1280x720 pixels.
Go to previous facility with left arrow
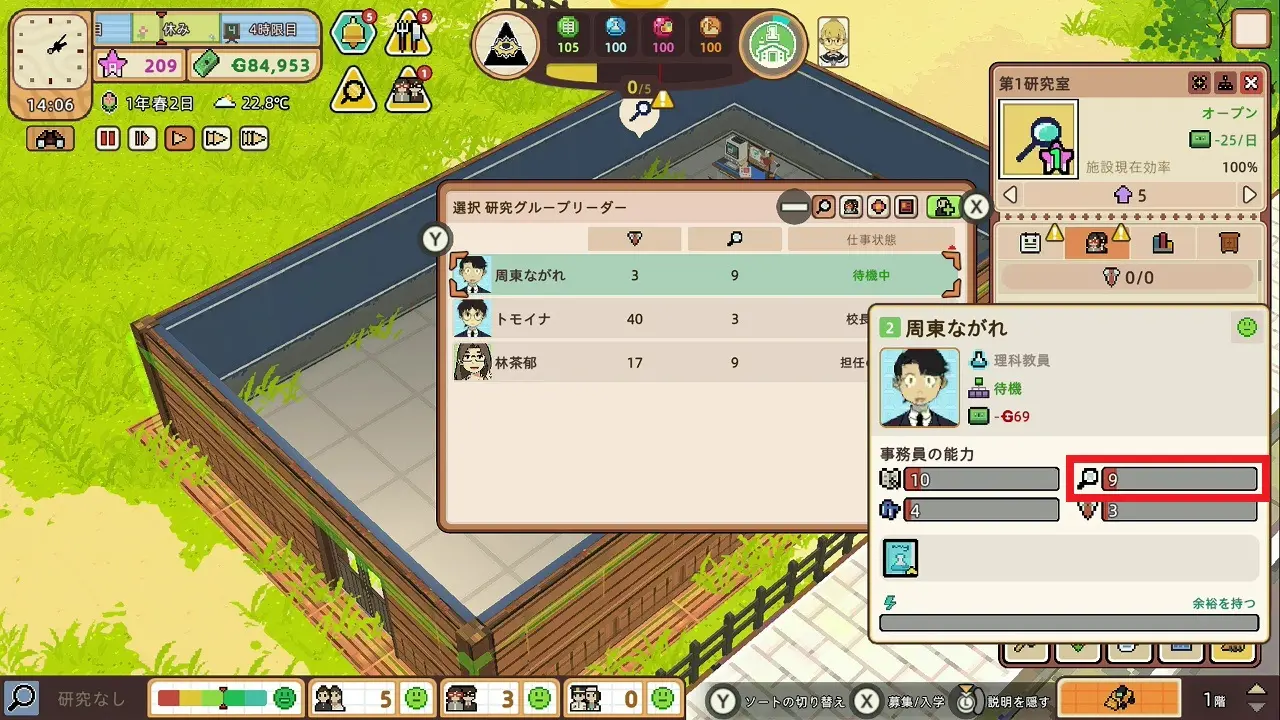pos(1010,195)
